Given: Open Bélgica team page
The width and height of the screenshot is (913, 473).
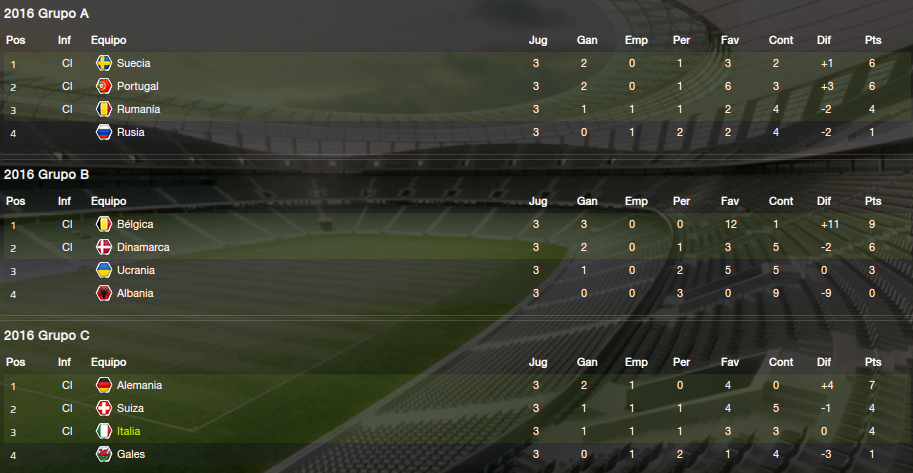Looking at the screenshot, I should [135, 224].
